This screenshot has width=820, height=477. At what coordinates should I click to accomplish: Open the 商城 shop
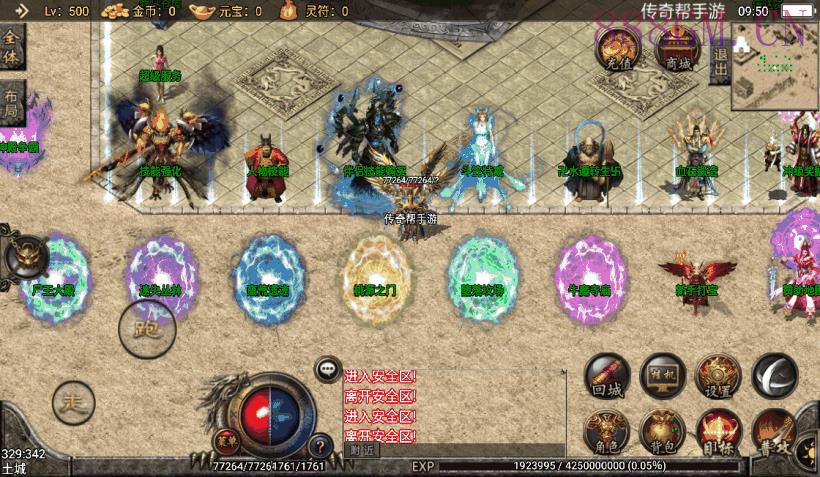[x=677, y=48]
